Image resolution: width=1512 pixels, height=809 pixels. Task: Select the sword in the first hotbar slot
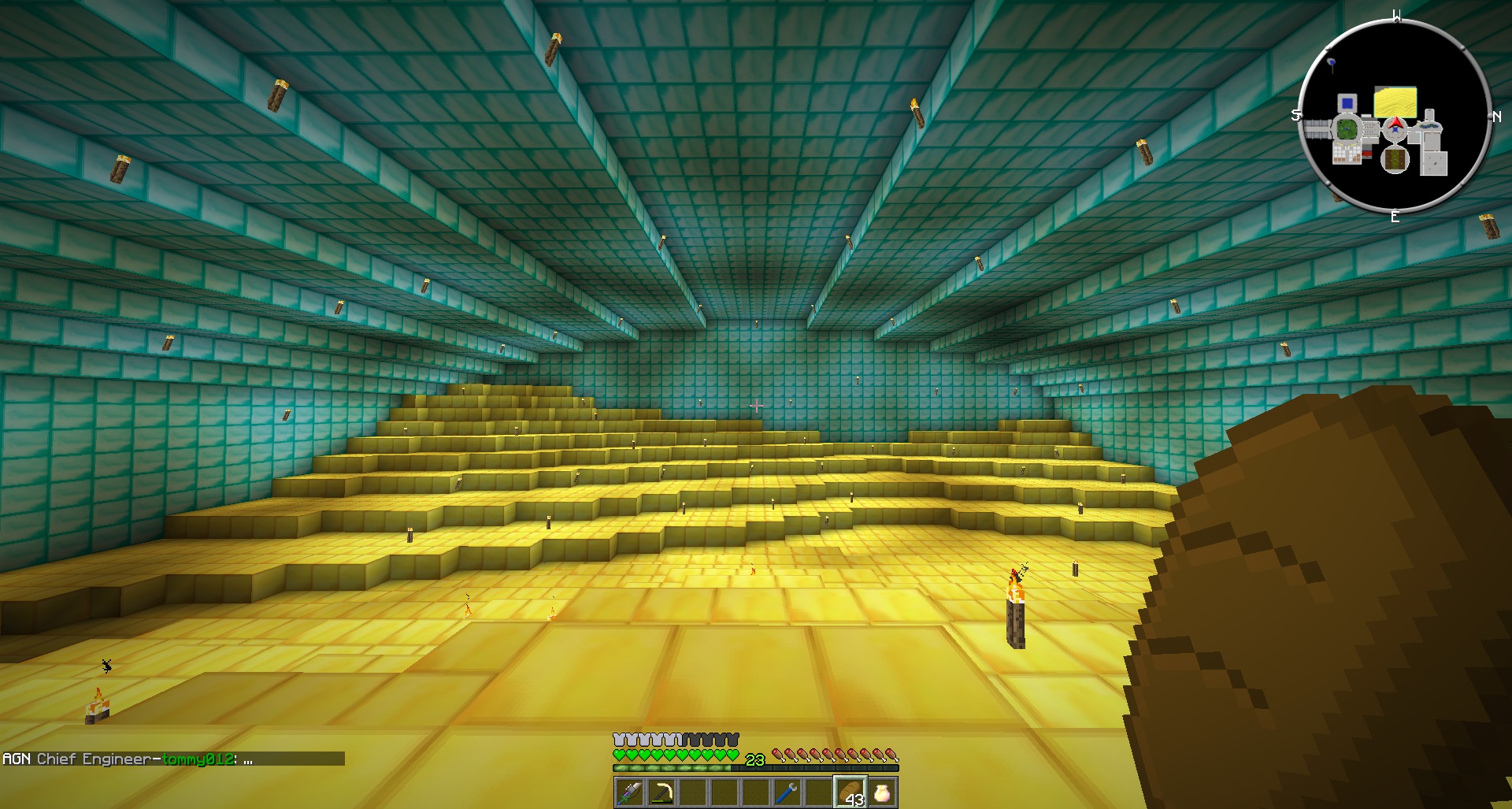coord(629,792)
